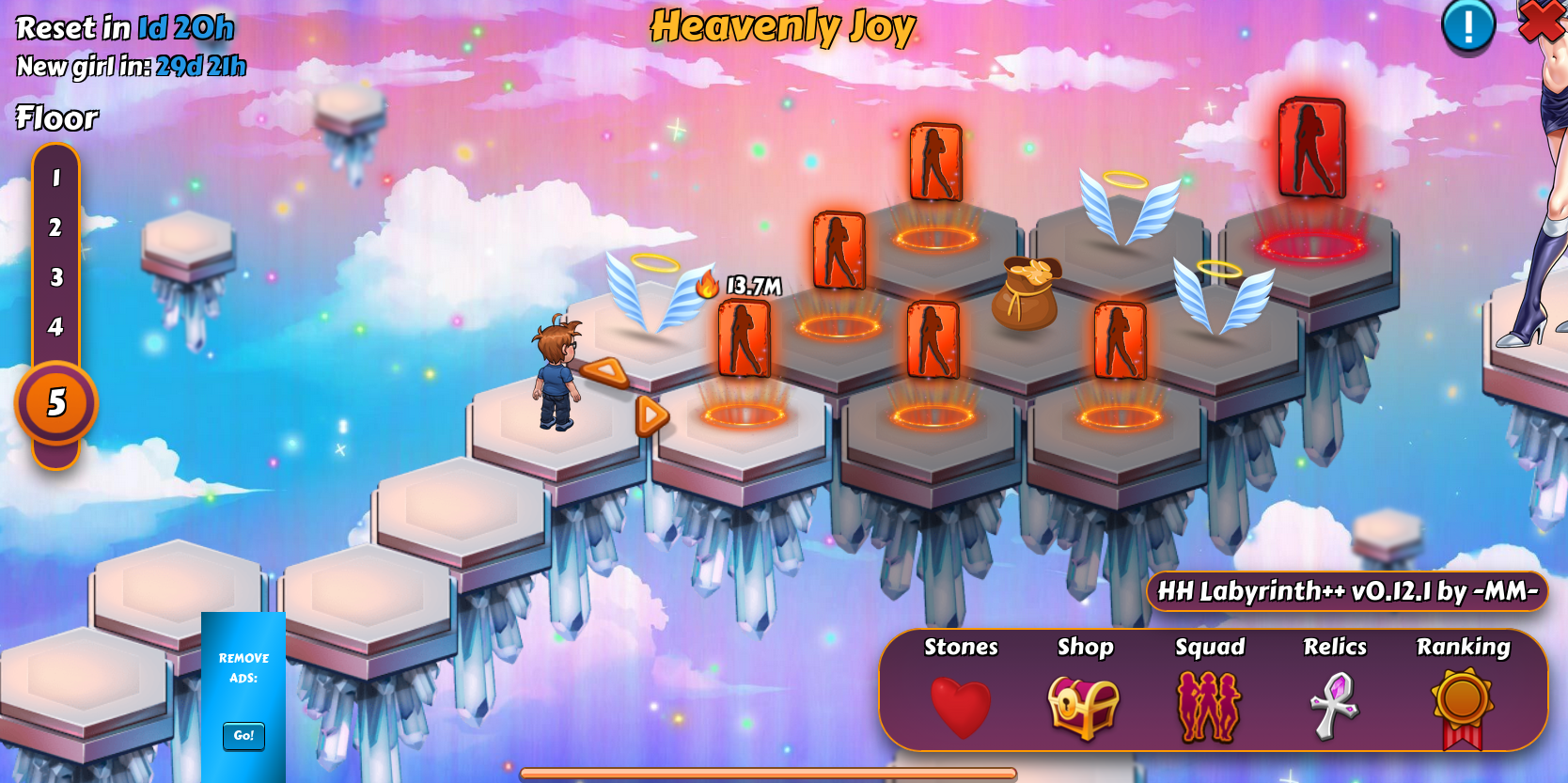Choose the gold coin sack tile

[1026, 292]
